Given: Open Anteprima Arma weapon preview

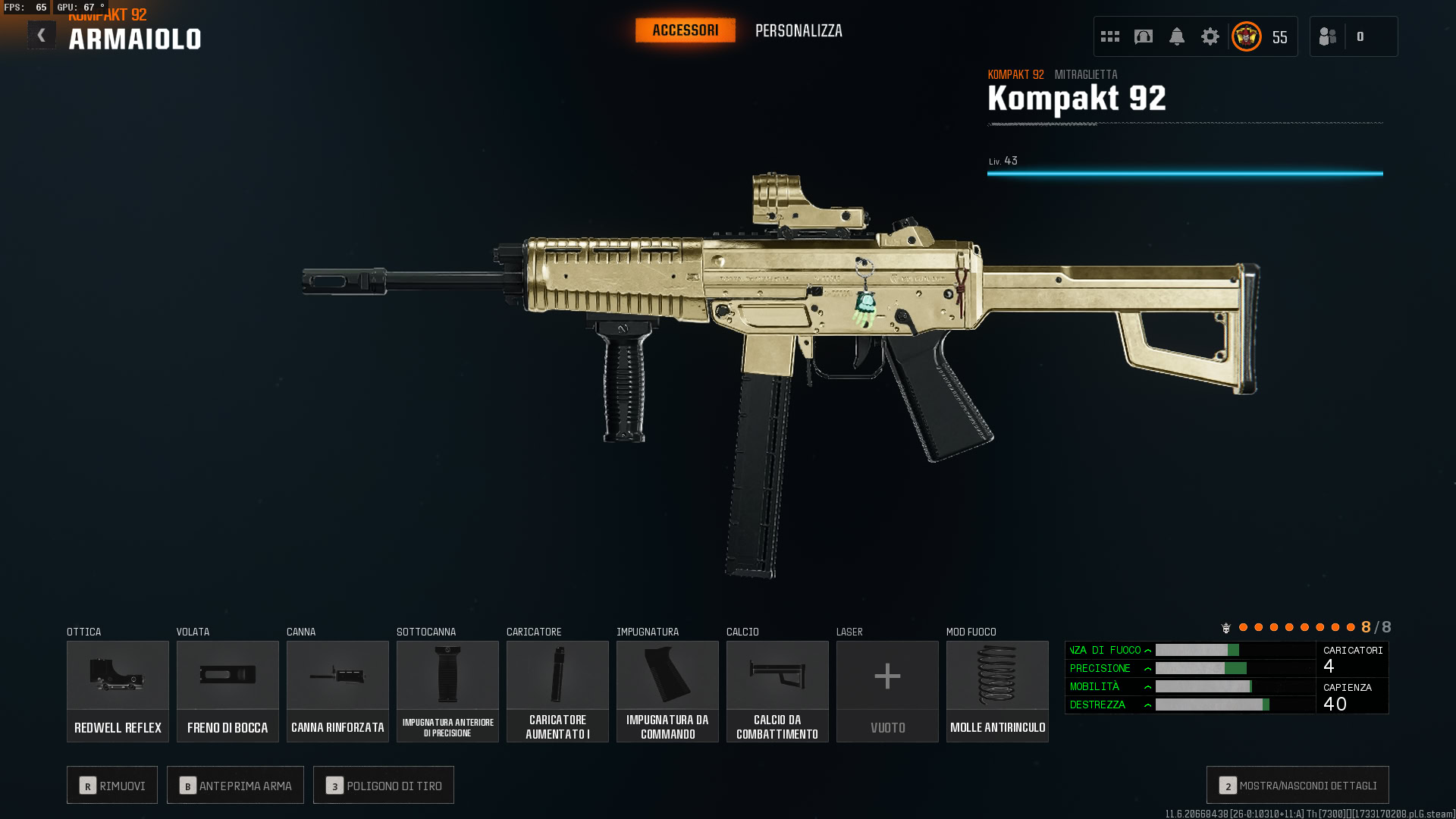Looking at the screenshot, I should [235, 786].
